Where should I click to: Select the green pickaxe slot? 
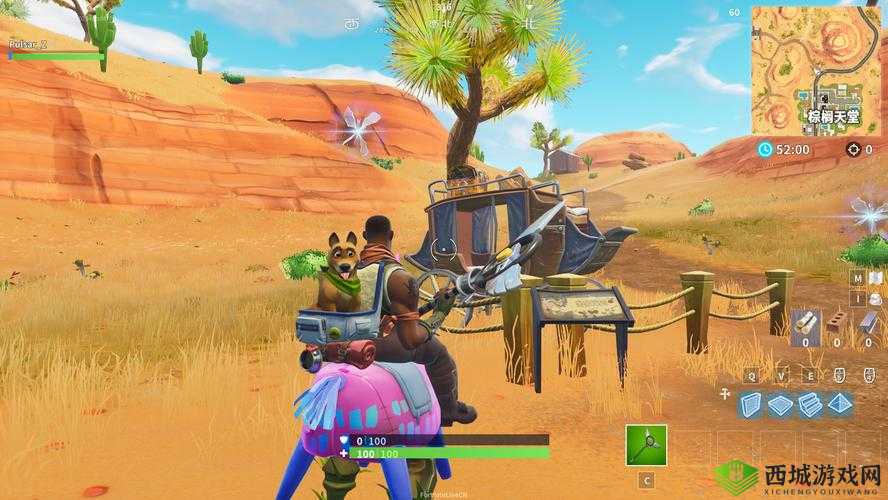pyautogui.click(x=646, y=445)
